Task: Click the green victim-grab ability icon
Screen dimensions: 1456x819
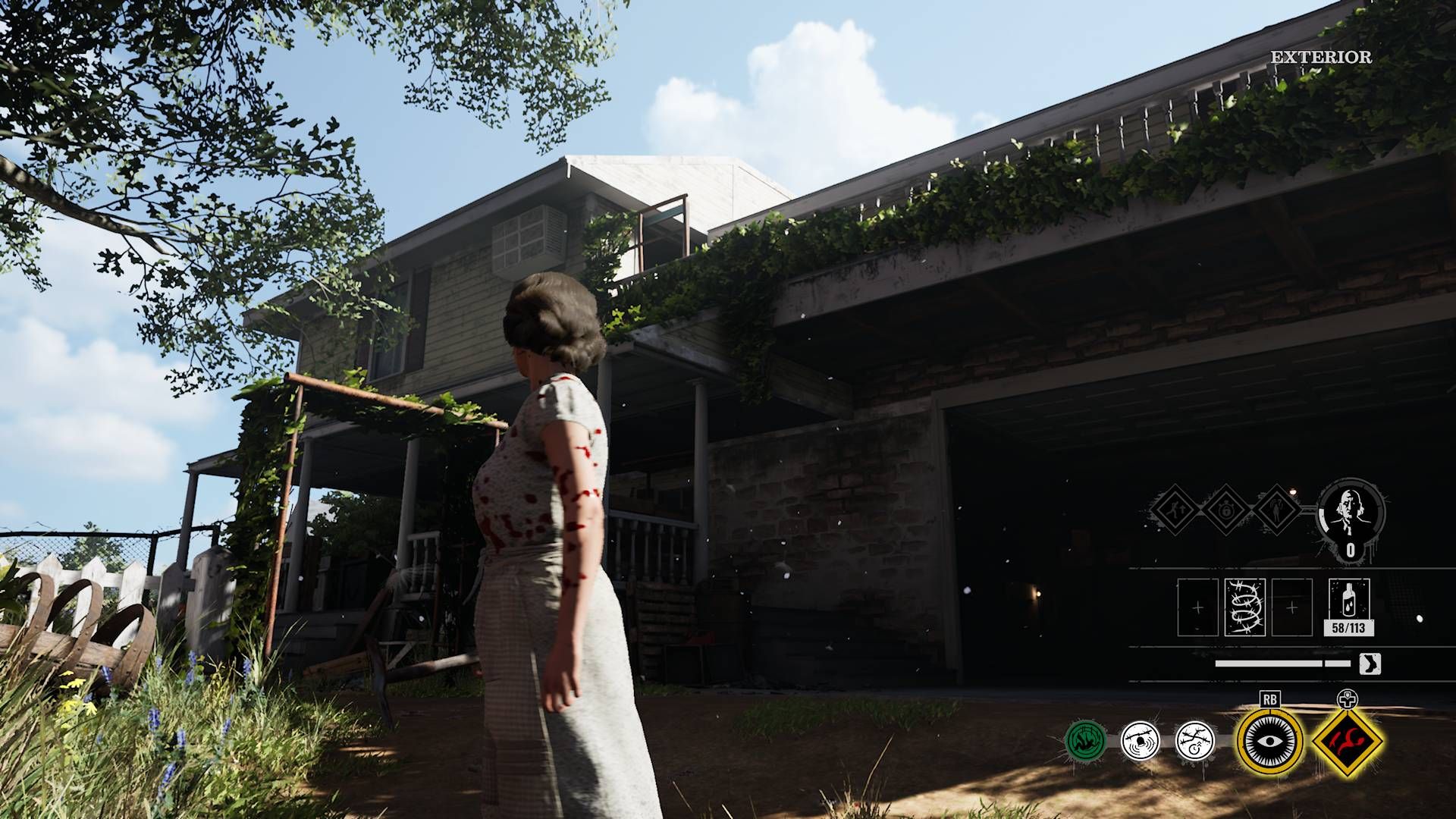Action: [1085, 738]
